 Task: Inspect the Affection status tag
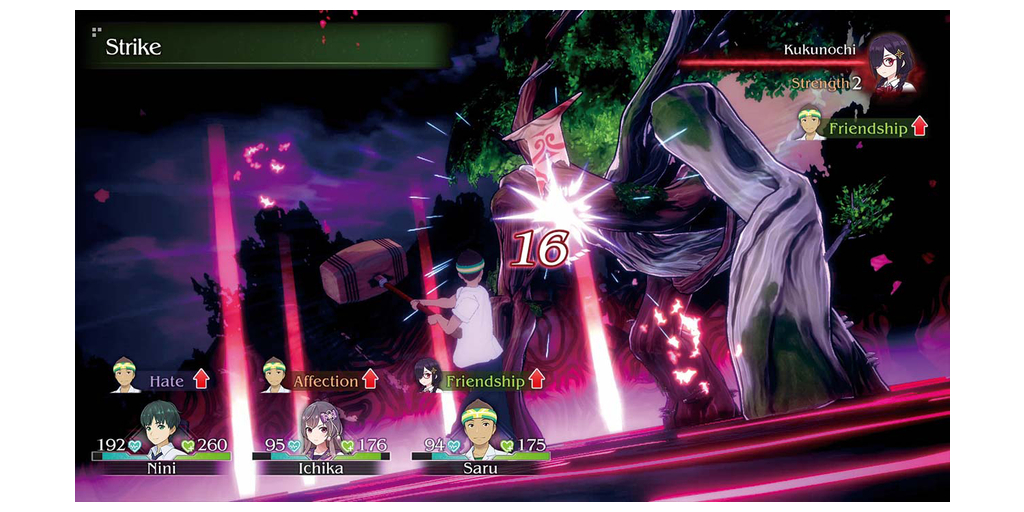tap(325, 380)
